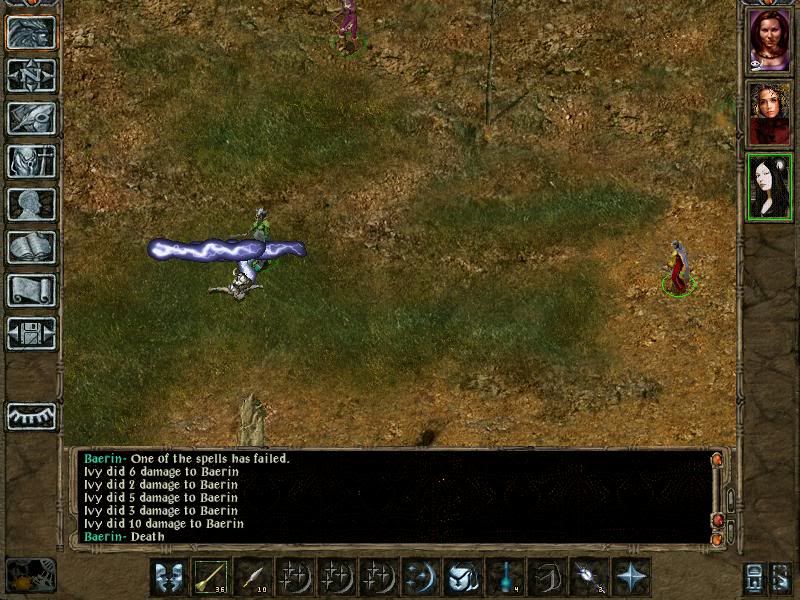
Task: Equip the dart slot showing count 10
Action: 253,578
